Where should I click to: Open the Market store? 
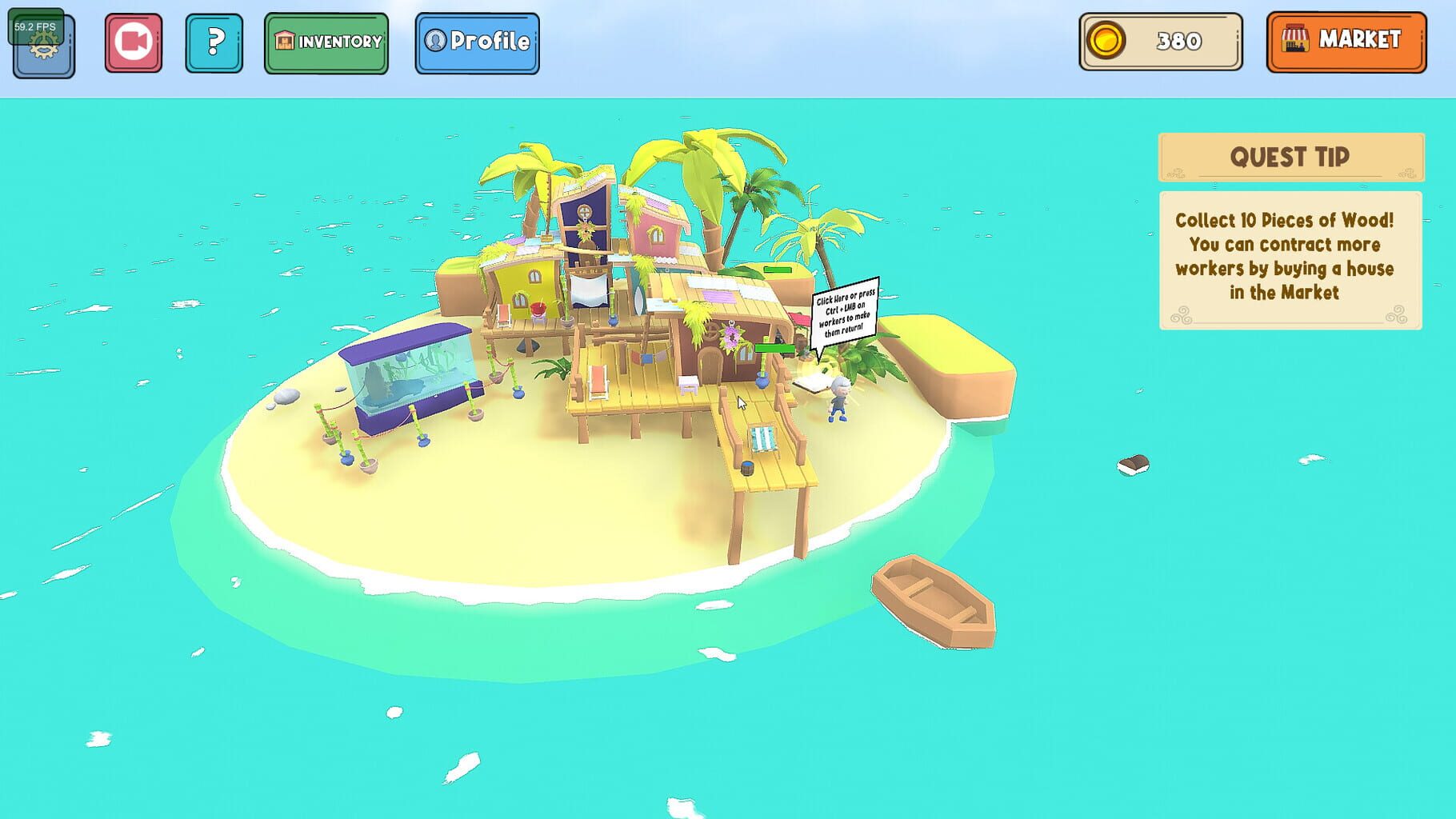pos(1345,41)
